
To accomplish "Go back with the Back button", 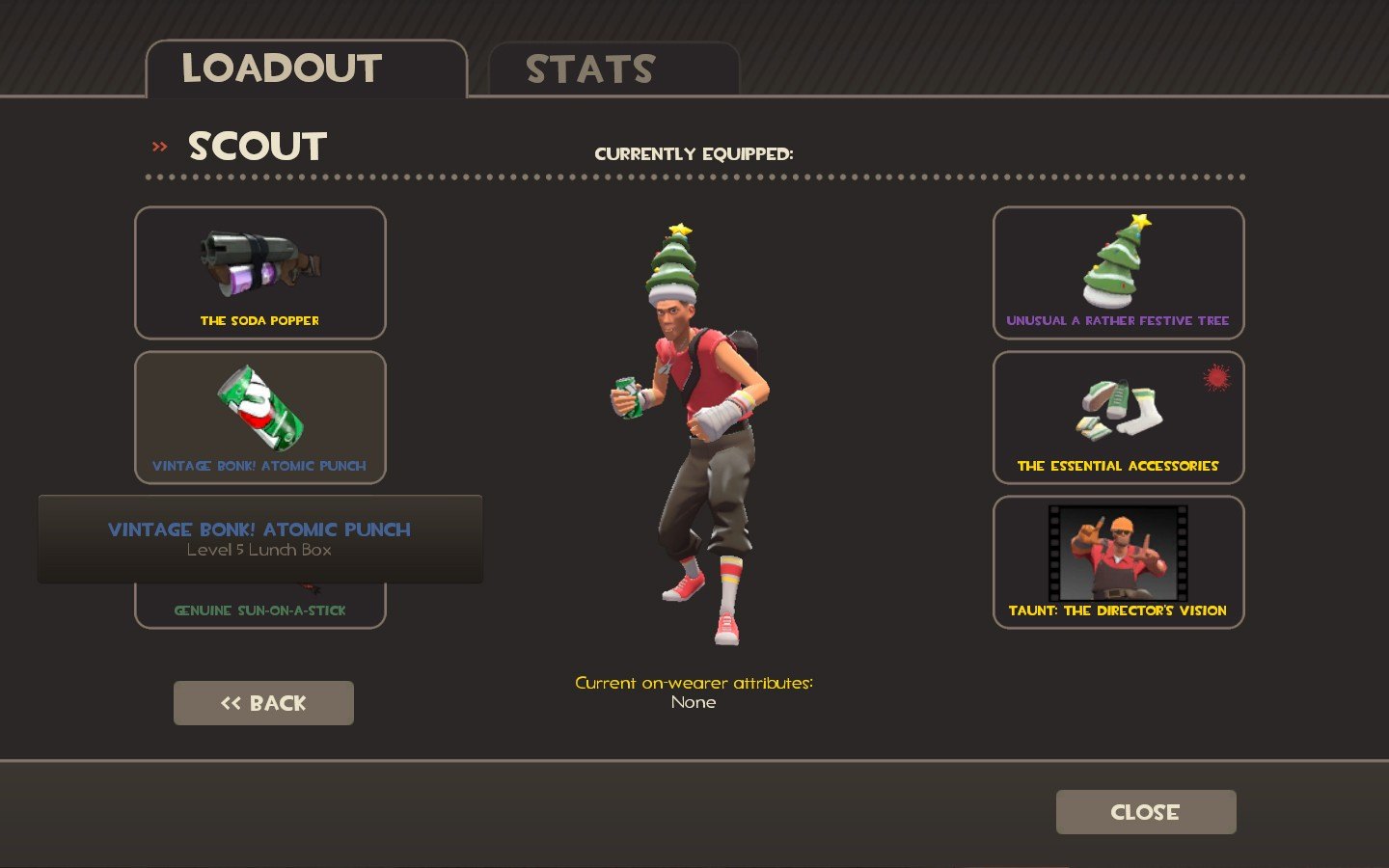I will click(x=263, y=703).
